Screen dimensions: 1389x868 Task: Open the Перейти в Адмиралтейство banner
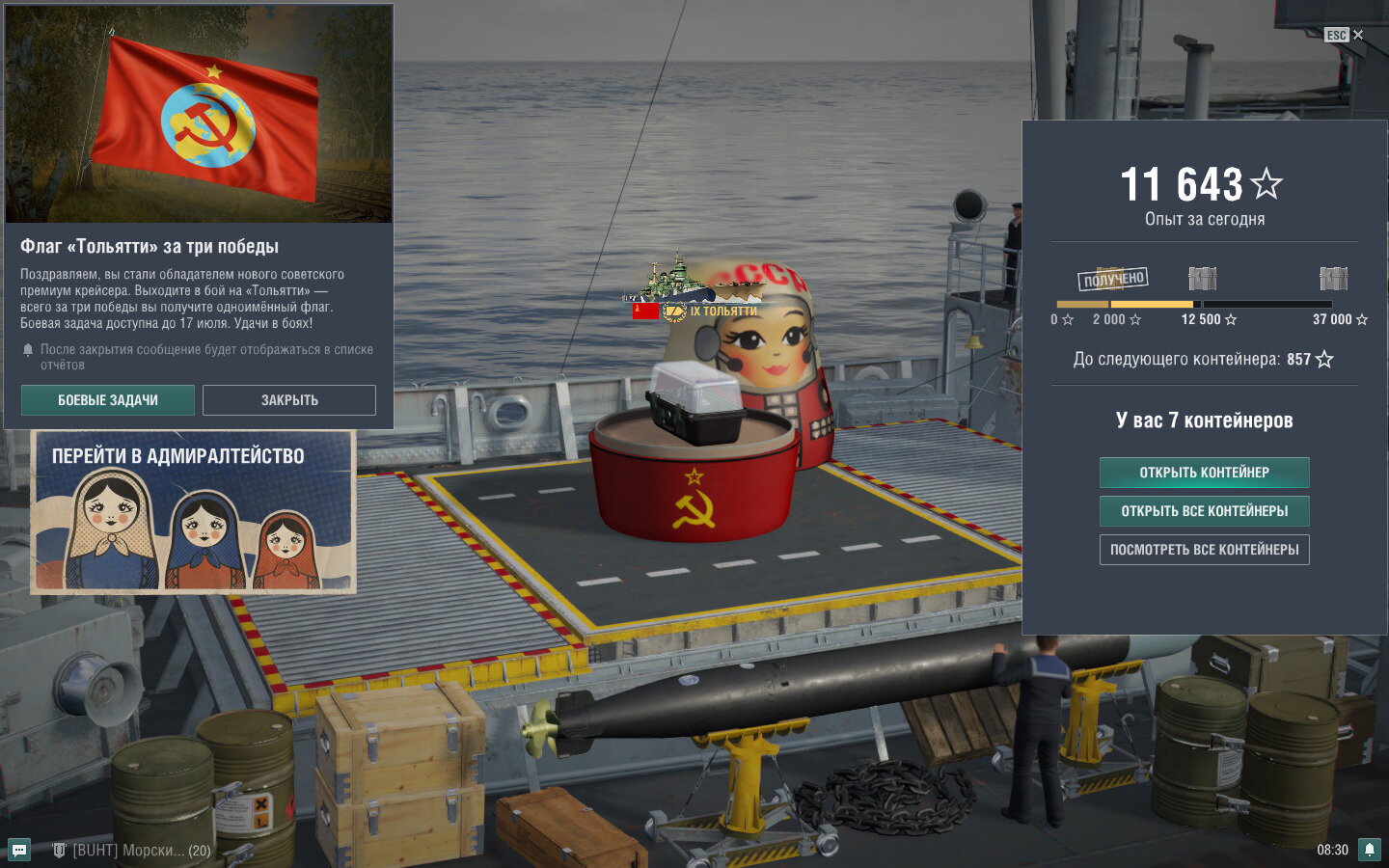[193, 511]
